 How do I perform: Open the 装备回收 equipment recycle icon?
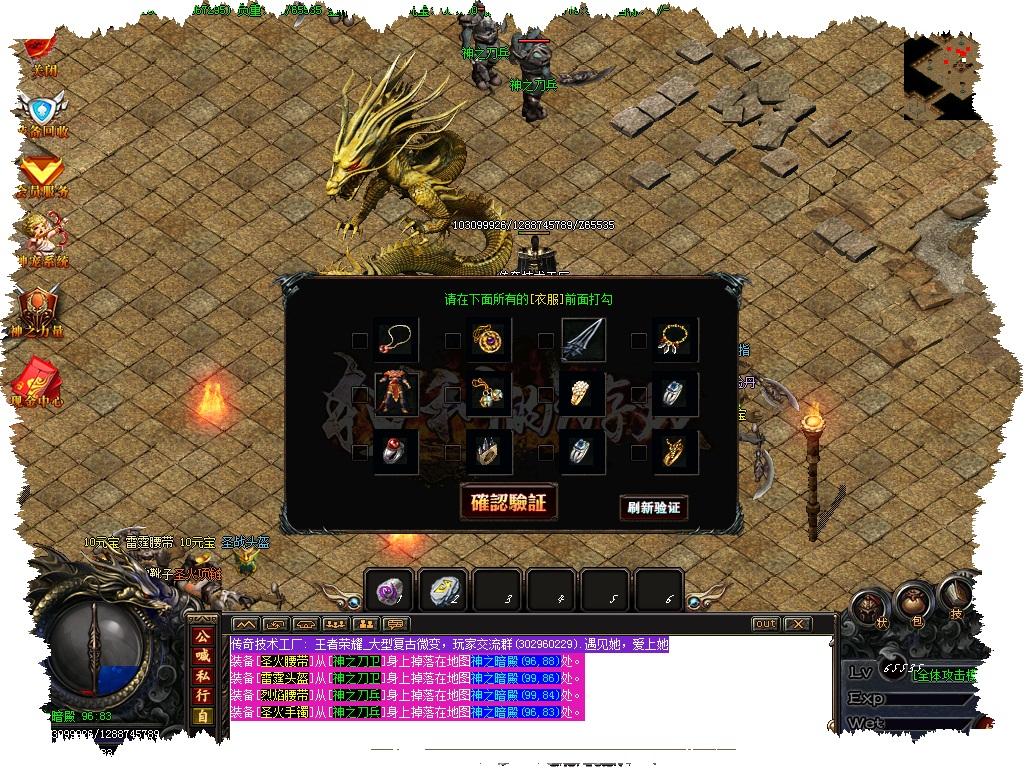42,112
